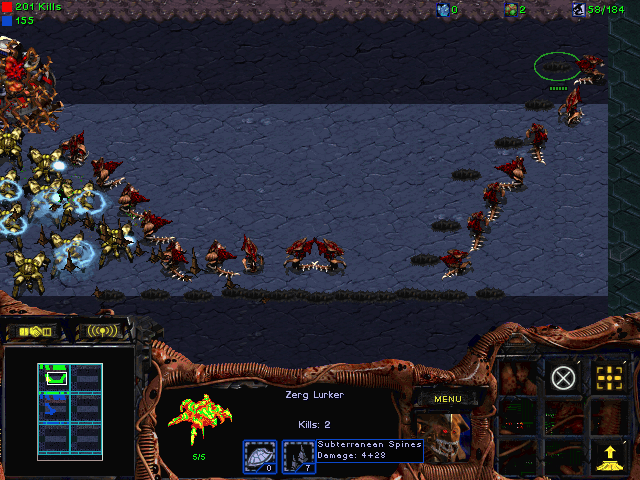
Task: Select the Subterranean Spines weapon icon
Action: [299, 456]
